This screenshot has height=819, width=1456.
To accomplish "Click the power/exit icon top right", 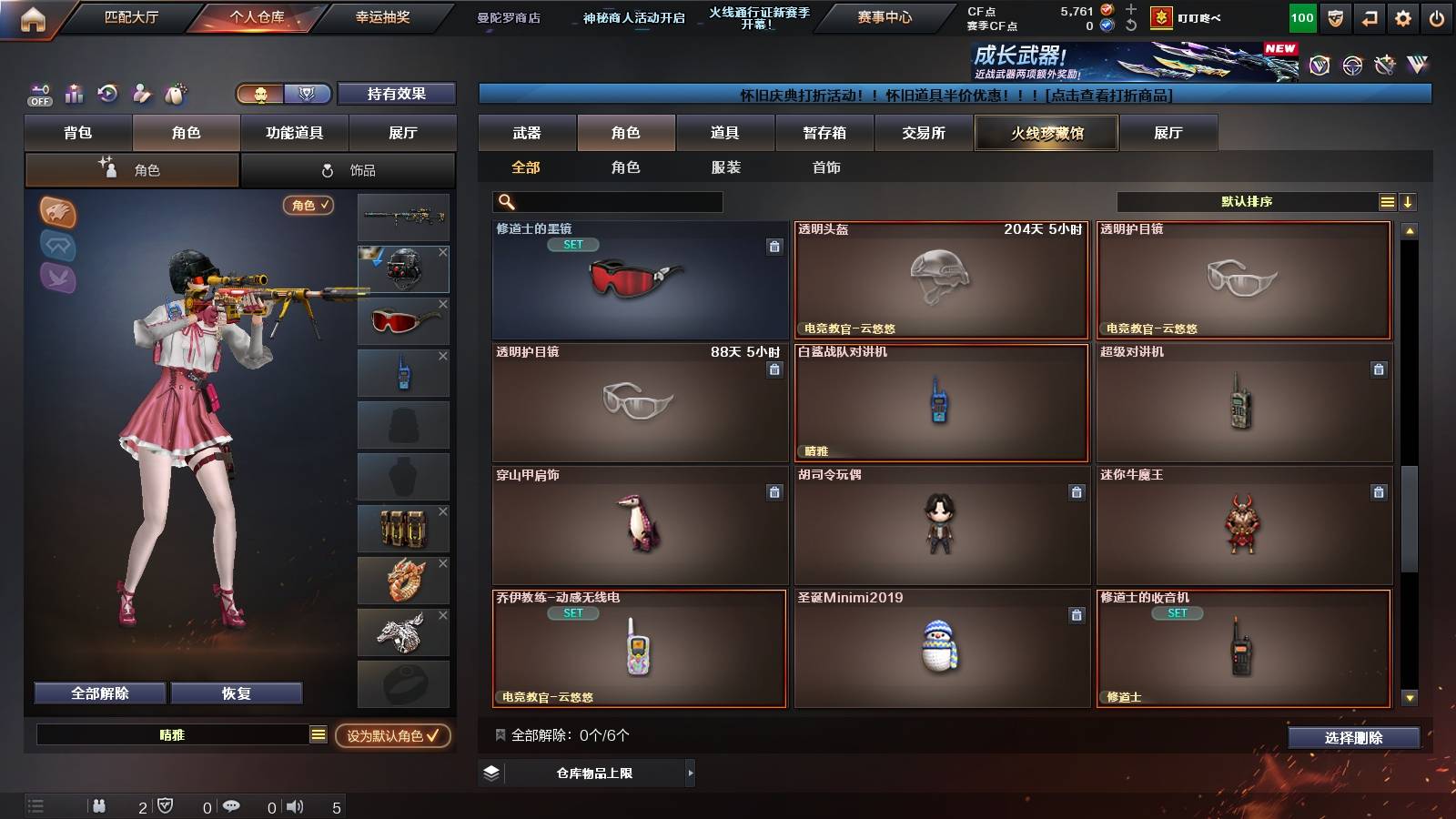I will point(1438,16).
